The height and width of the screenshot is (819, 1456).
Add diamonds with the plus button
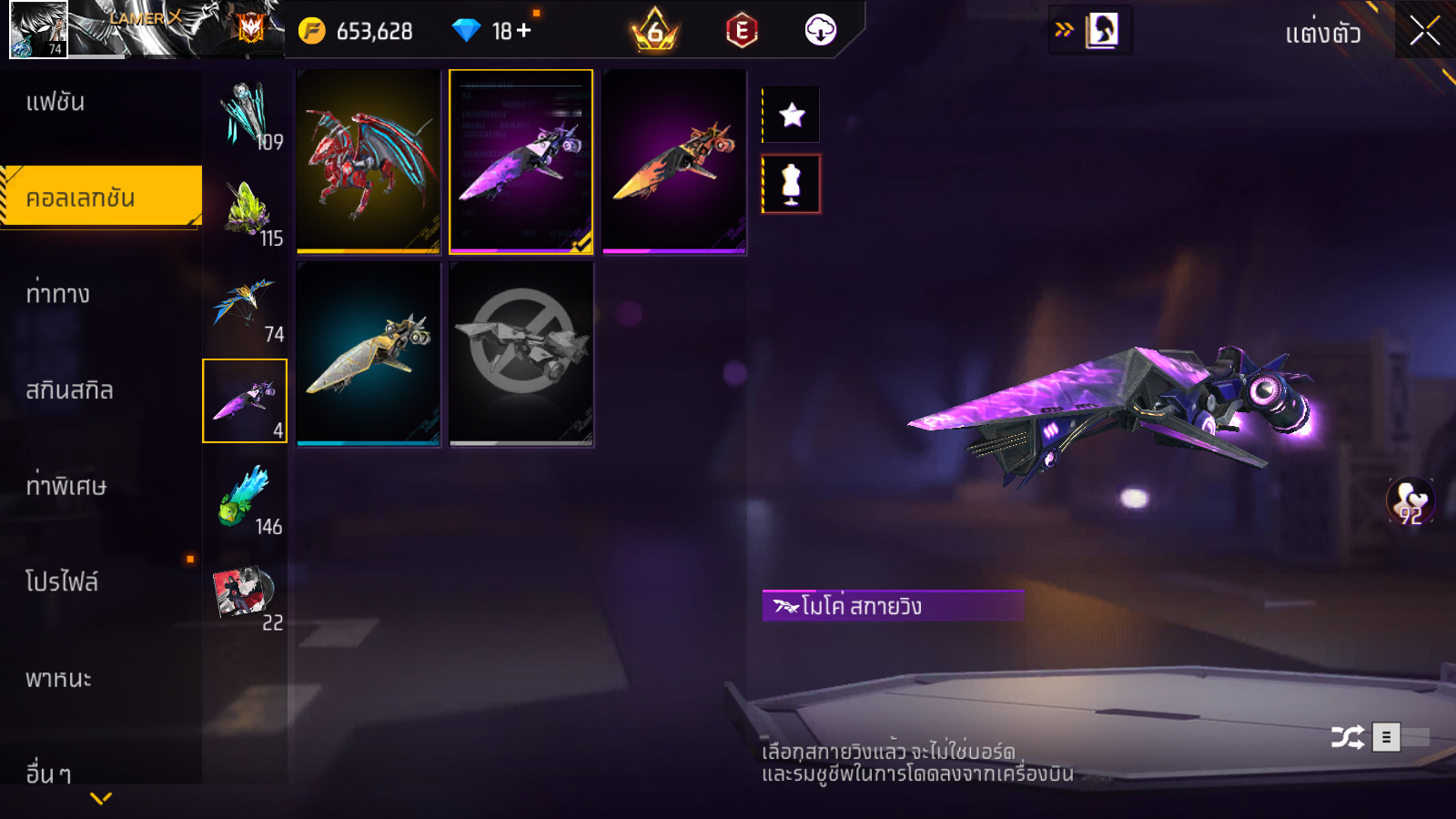[524, 31]
